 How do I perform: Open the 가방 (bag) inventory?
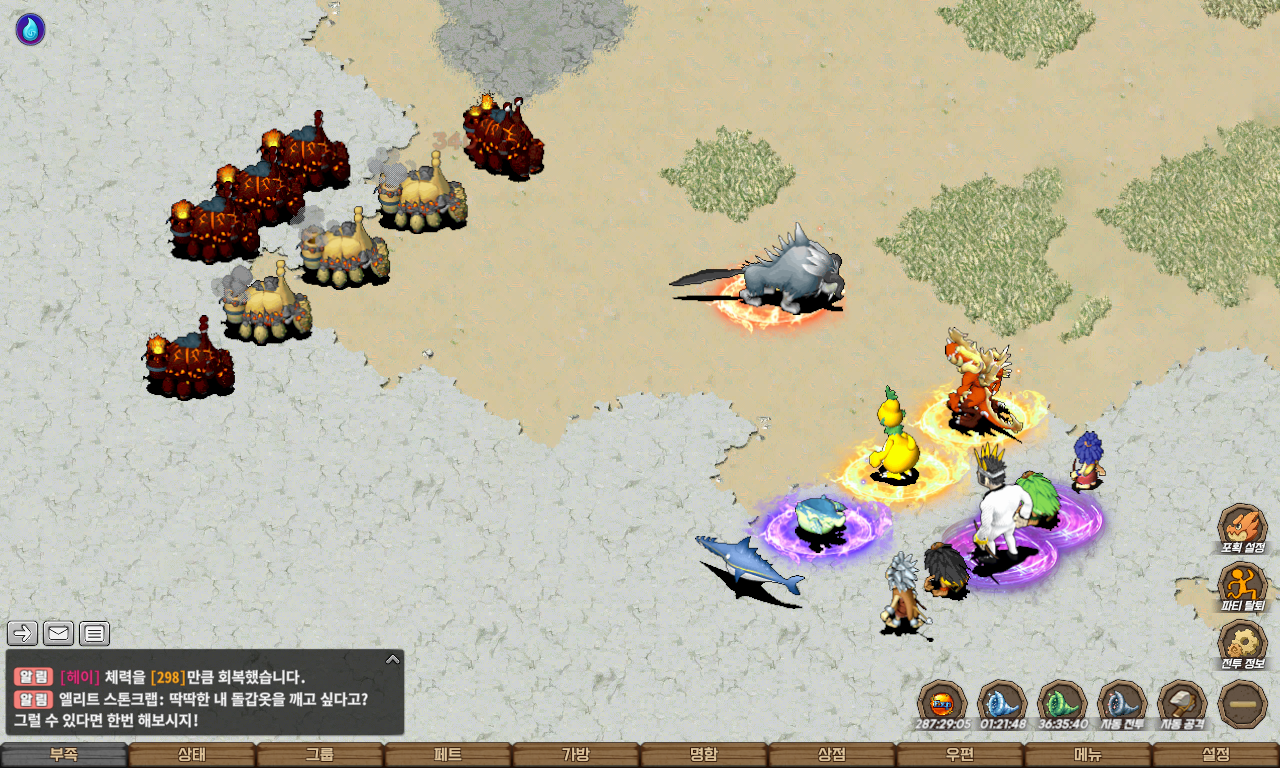[576, 755]
